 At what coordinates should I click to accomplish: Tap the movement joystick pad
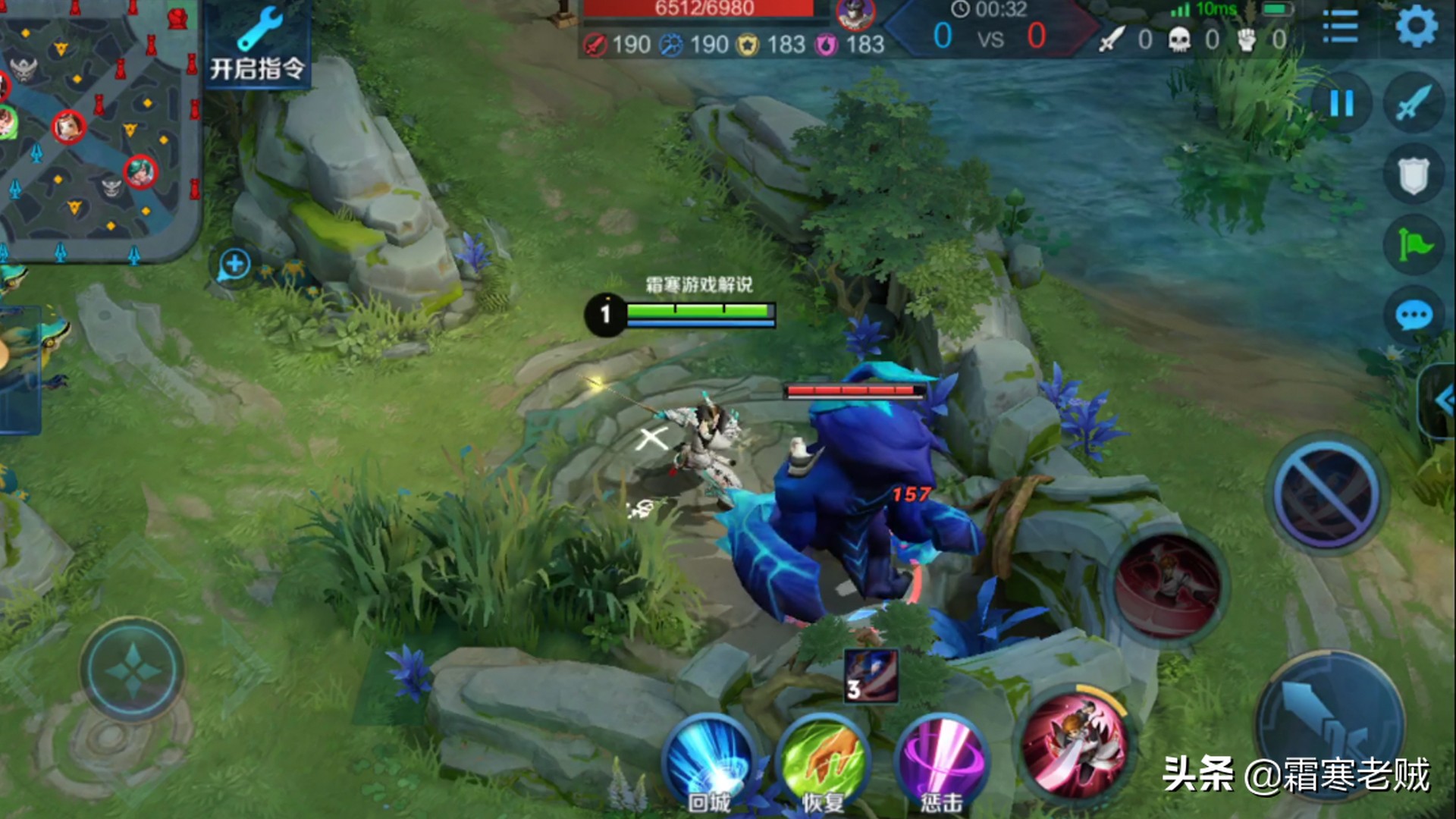(133, 669)
